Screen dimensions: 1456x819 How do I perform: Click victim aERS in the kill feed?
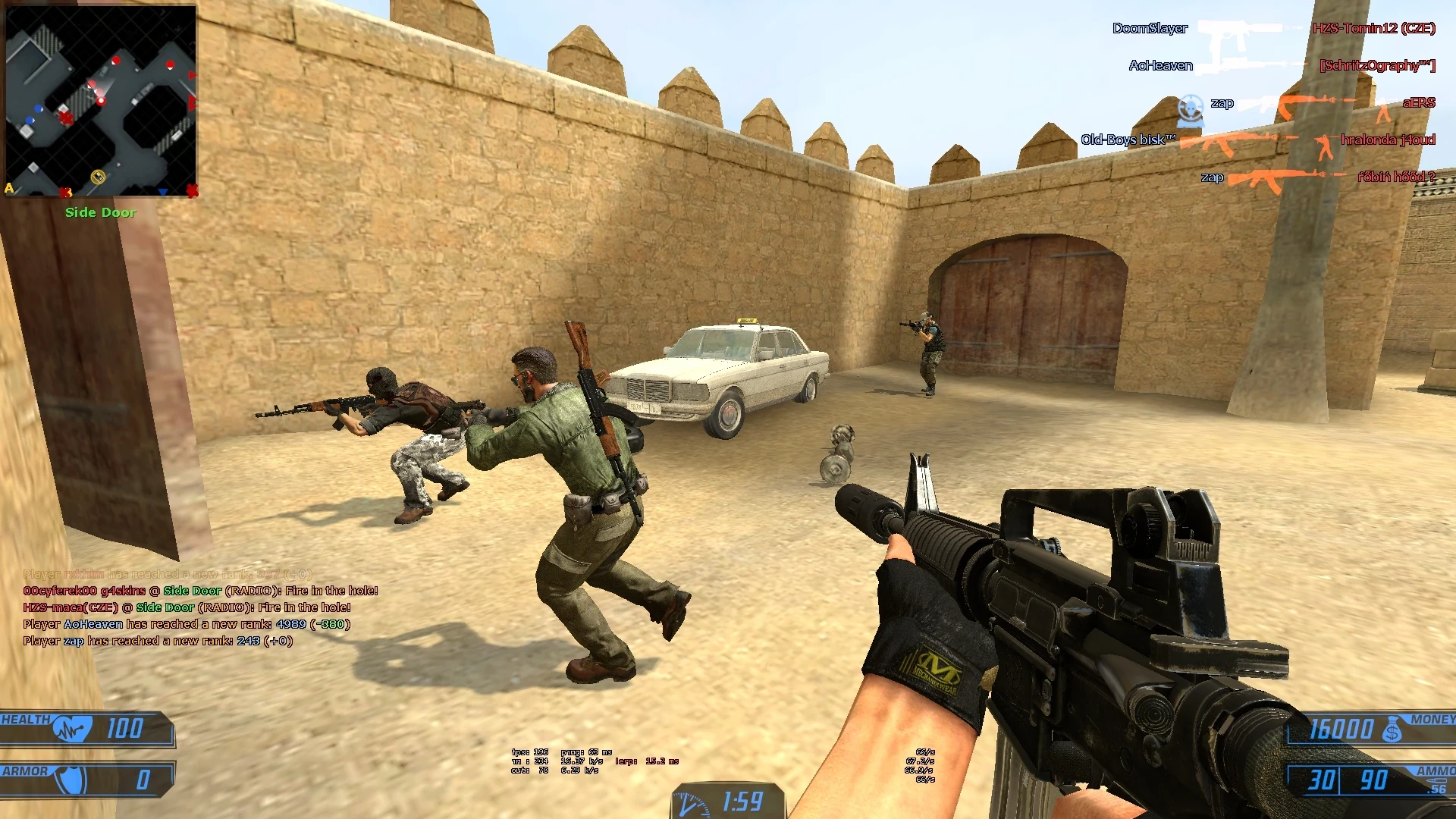point(1418,103)
